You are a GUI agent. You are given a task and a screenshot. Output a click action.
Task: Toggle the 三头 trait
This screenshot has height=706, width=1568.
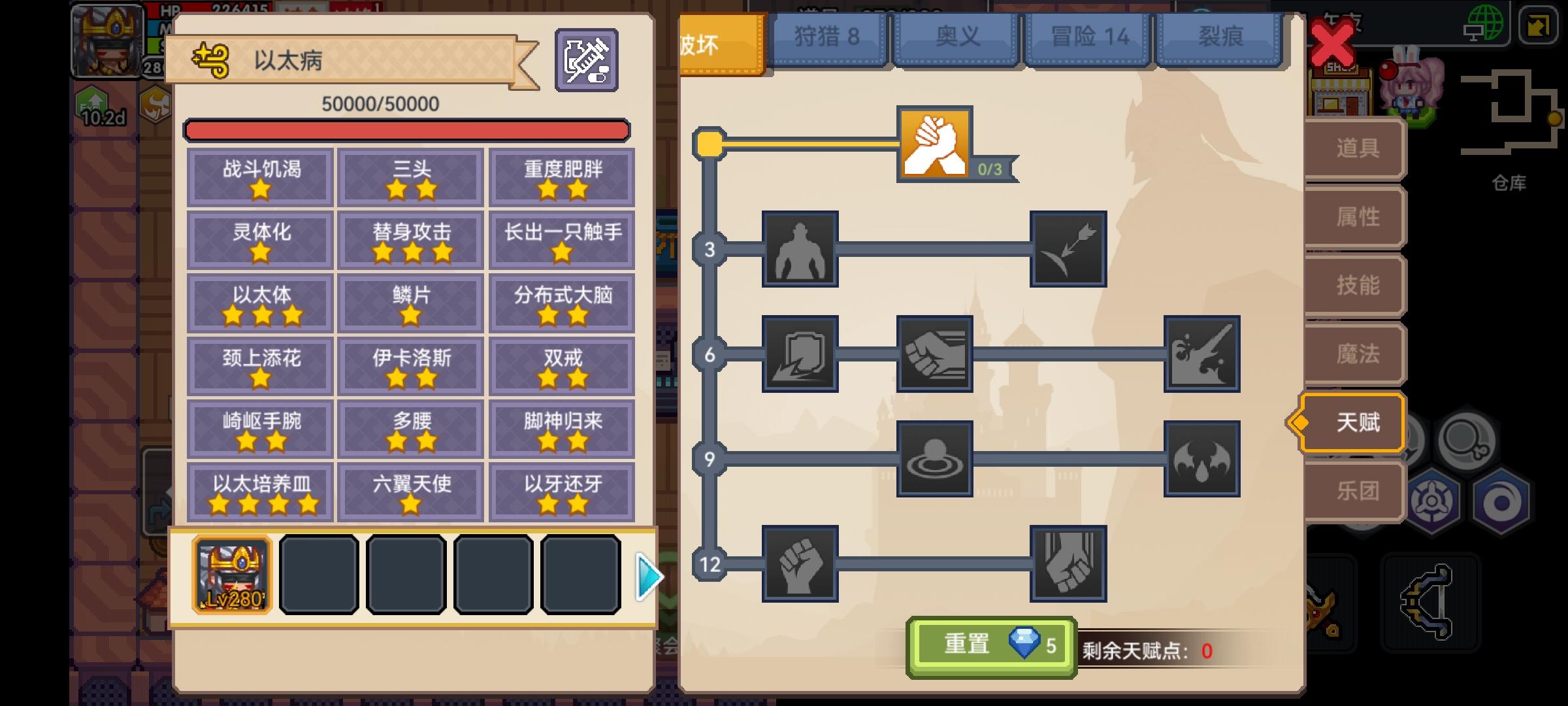click(410, 177)
